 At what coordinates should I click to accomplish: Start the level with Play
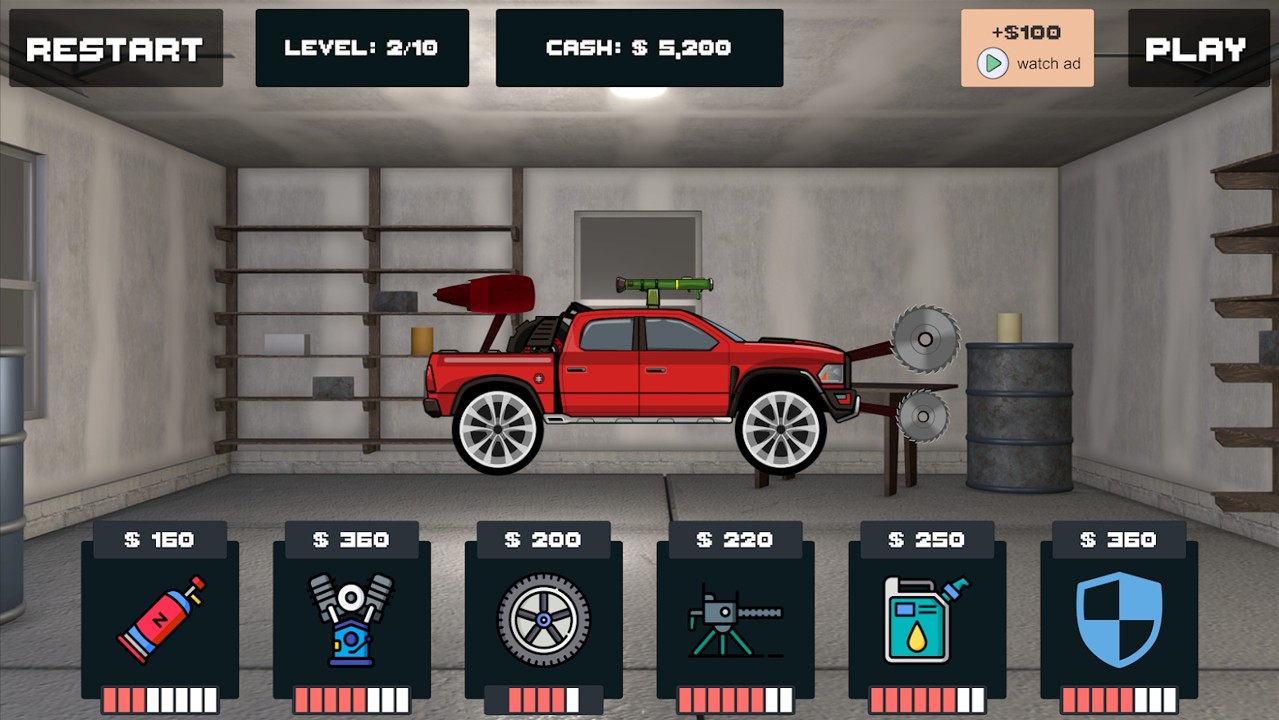1195,49
